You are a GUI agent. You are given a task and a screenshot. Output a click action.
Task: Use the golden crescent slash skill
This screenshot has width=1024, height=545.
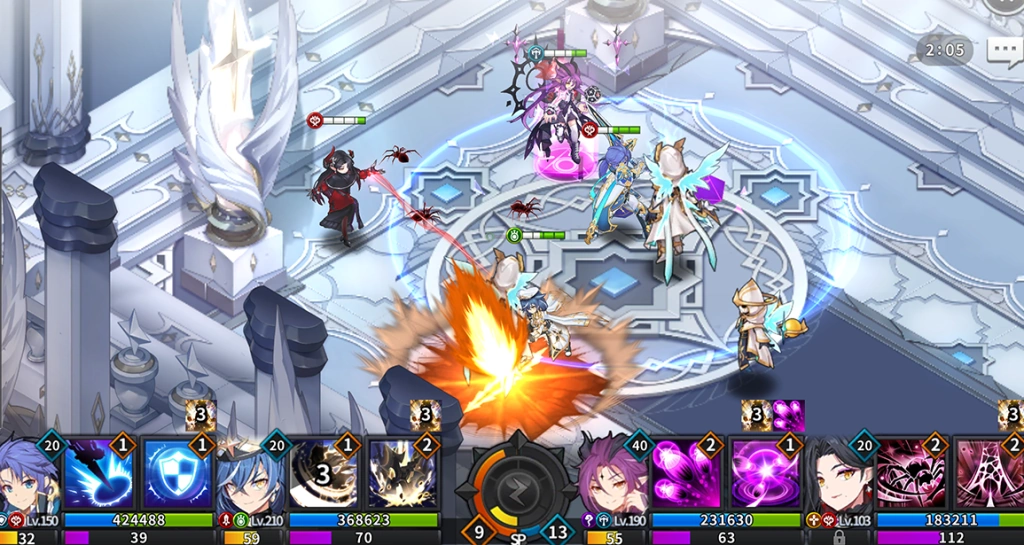[325, 474]
